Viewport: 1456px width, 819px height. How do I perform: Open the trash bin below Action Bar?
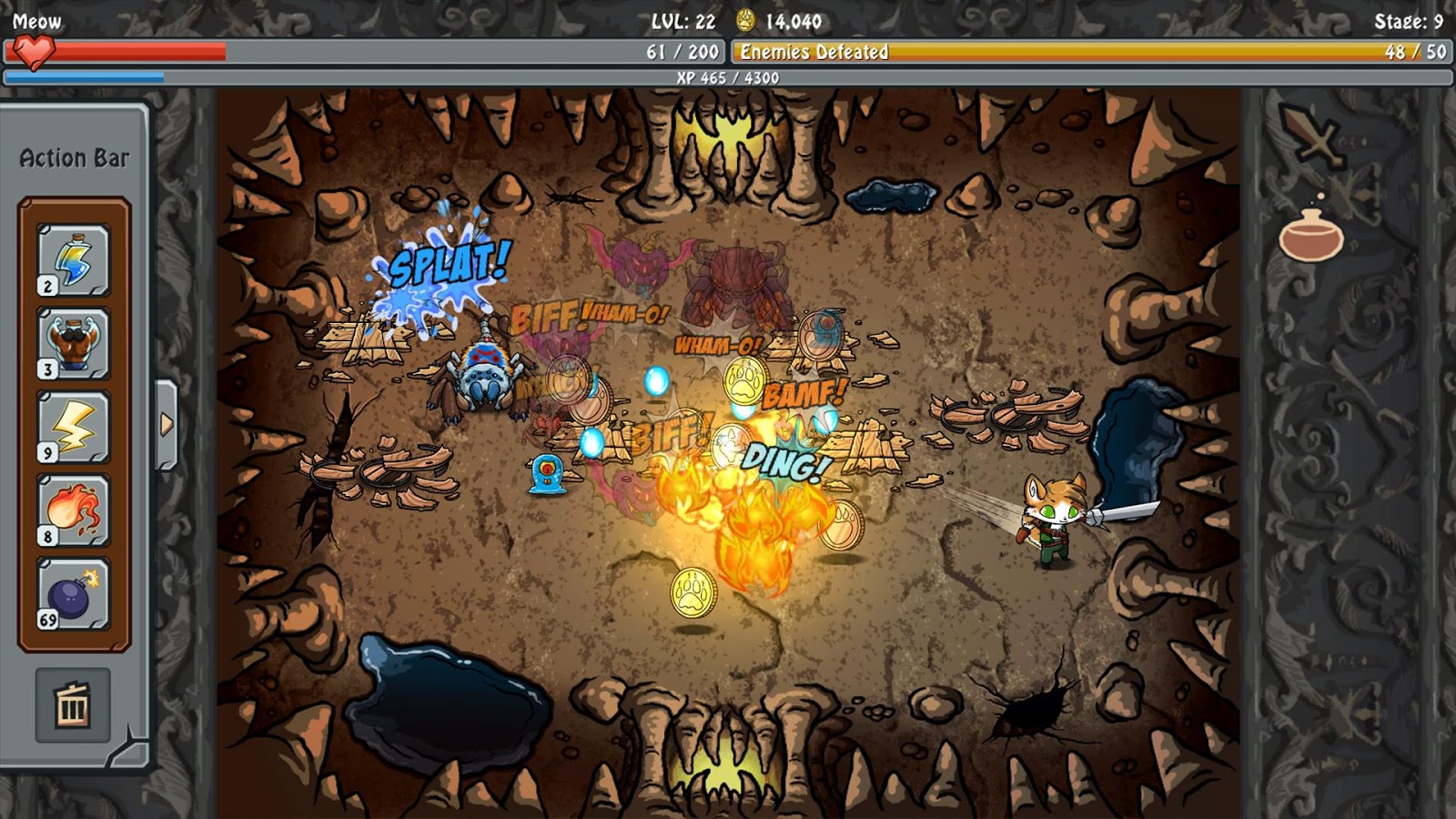click(x=71, y=705)
